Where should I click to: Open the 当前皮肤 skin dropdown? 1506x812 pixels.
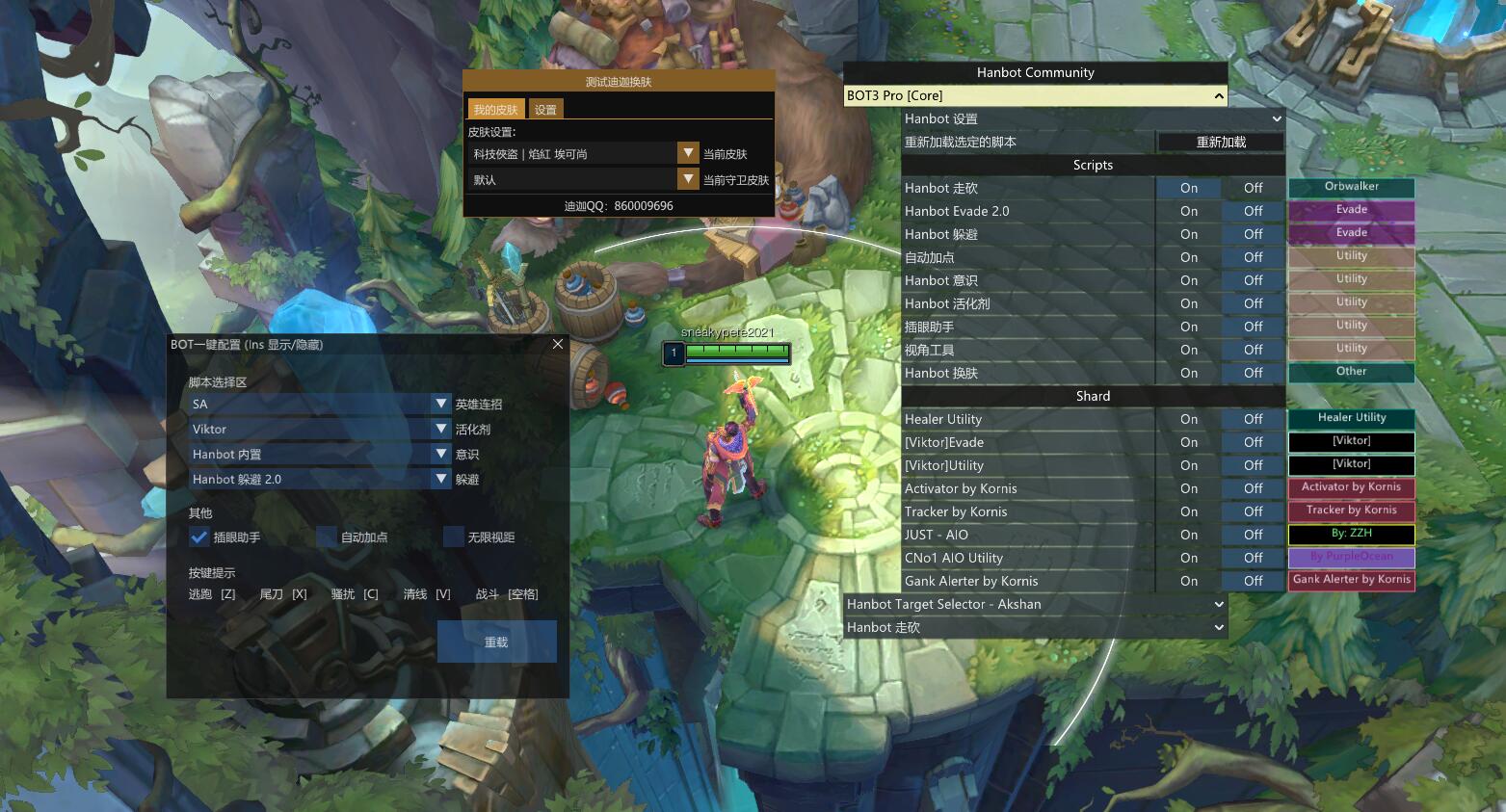pos(688,153)
